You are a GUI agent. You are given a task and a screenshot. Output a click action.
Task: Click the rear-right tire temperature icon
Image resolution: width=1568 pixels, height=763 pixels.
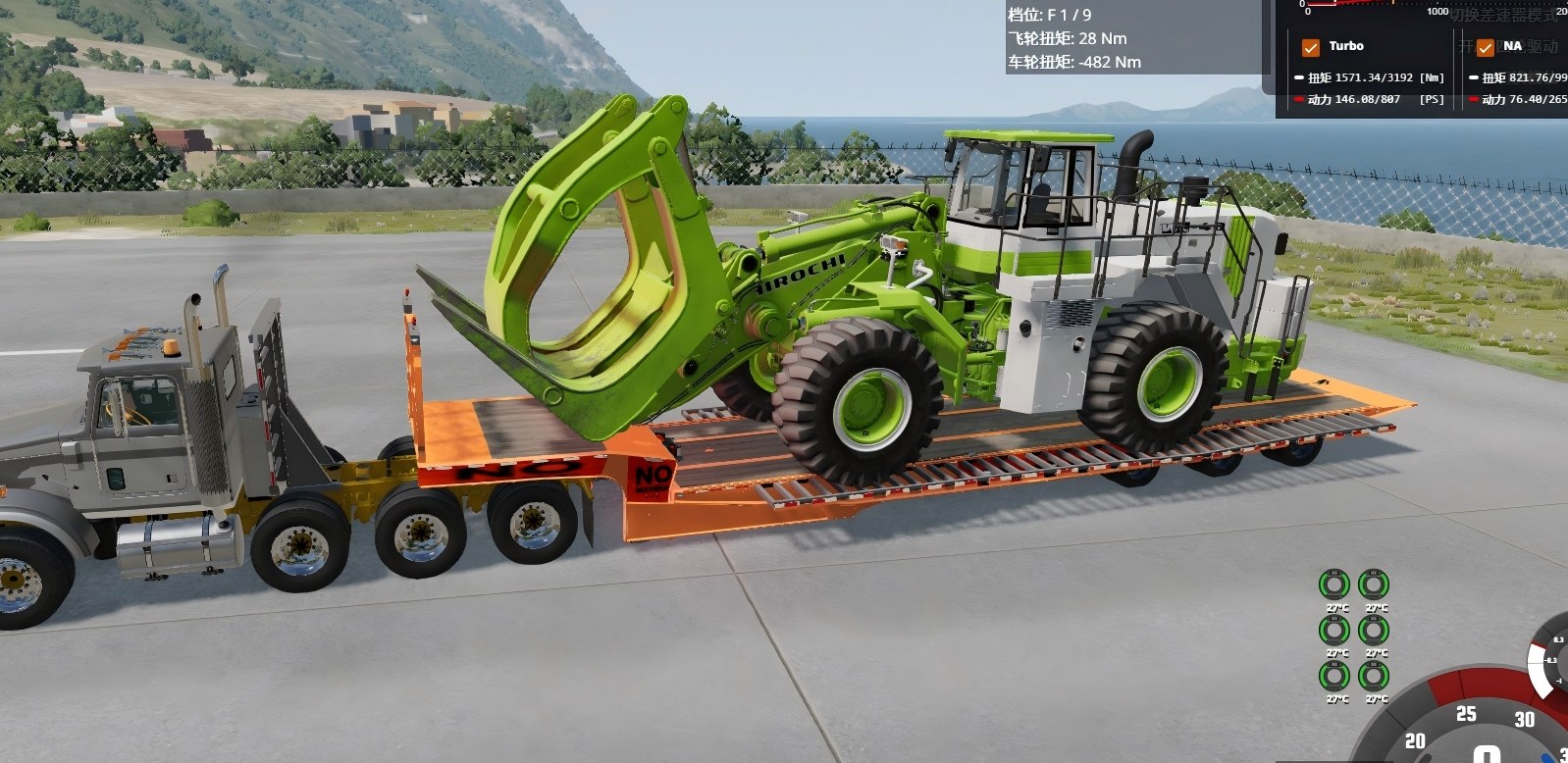(x=1373, y=675)
